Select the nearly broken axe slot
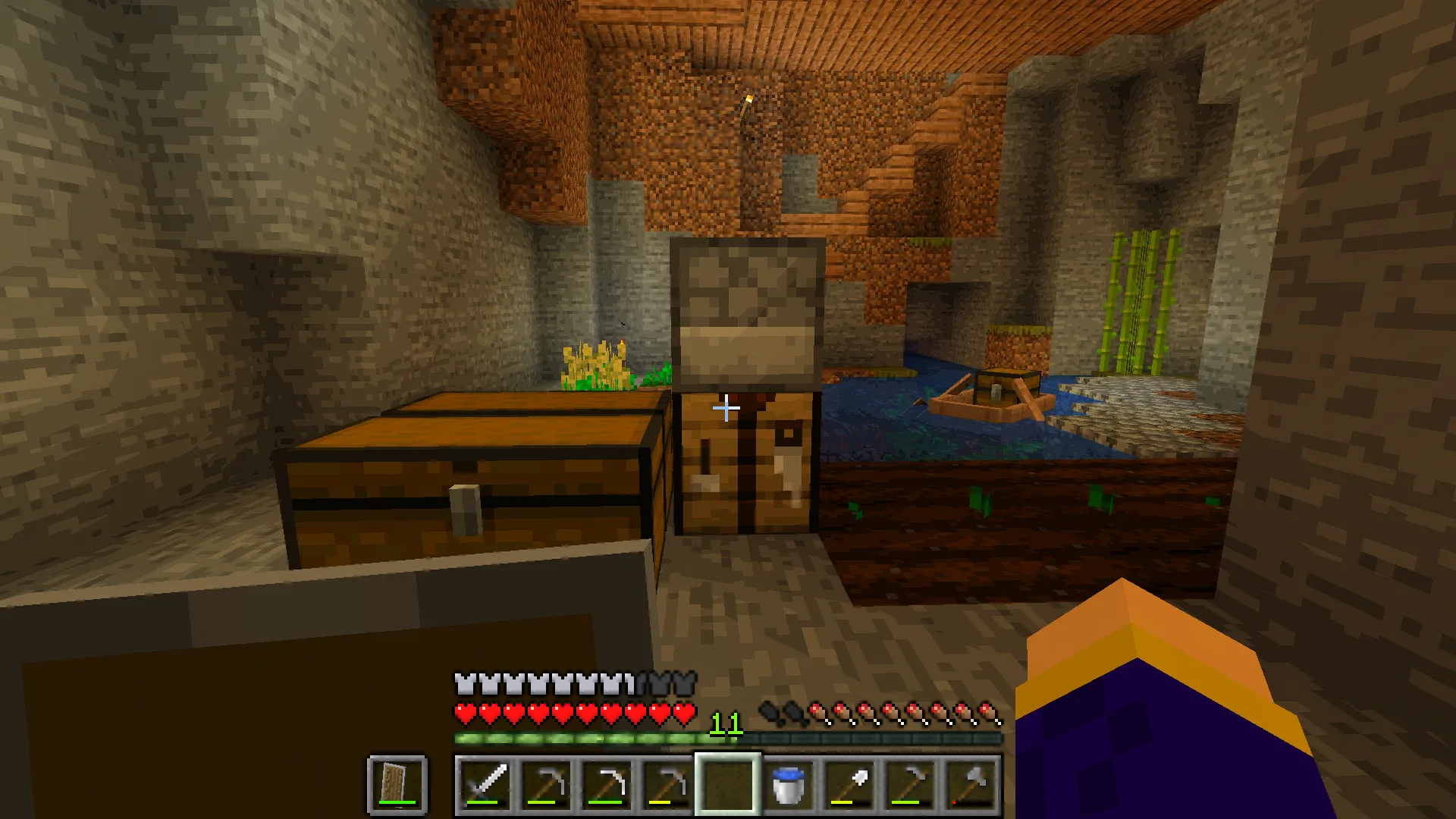The height and width of the screenshot is (819, 1456). [x=971, y=783]
